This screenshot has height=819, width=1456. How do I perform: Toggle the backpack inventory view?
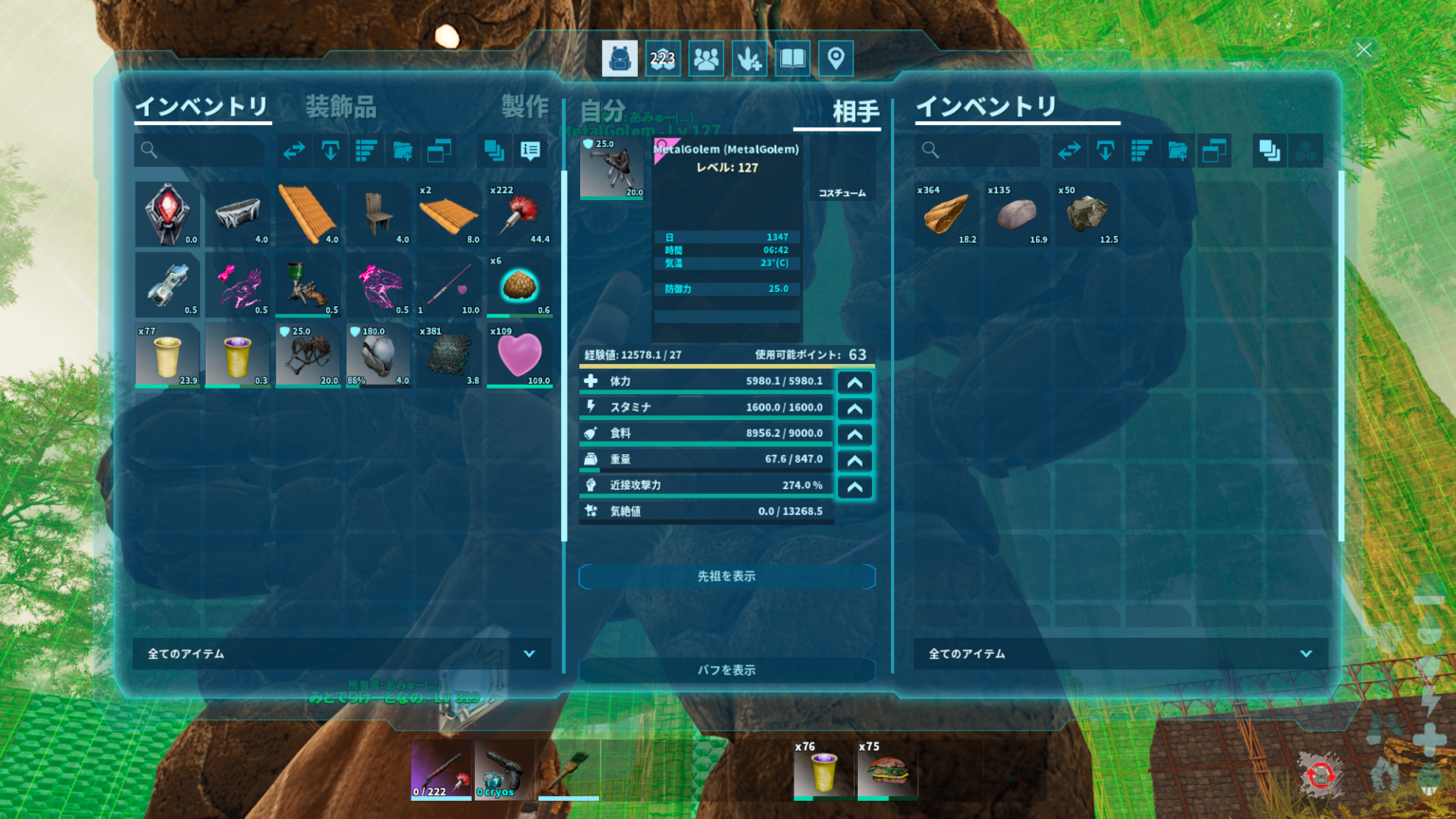[x=620, y=58]
